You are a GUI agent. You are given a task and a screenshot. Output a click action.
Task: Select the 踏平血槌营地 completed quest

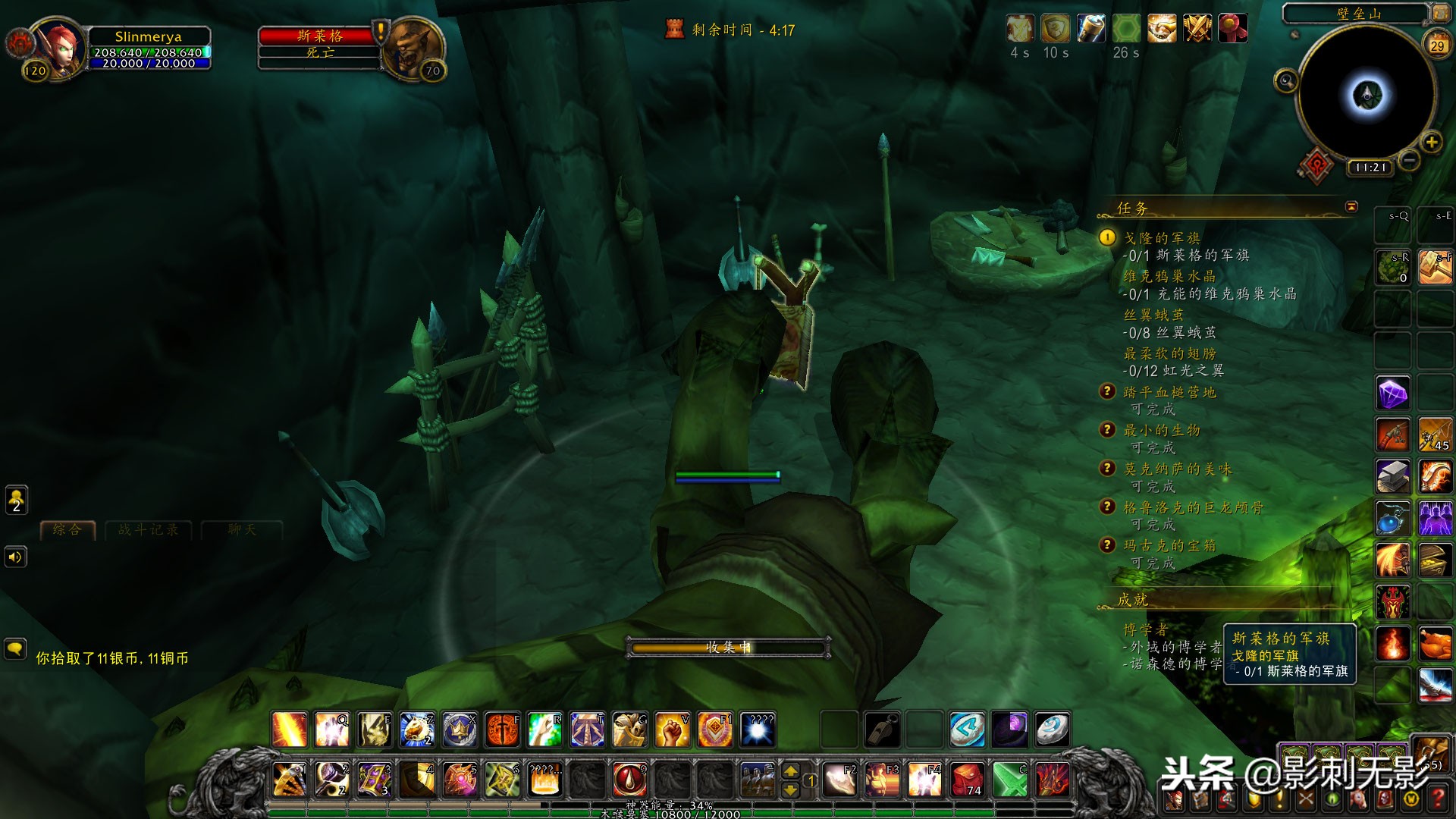coord(1169,392)
